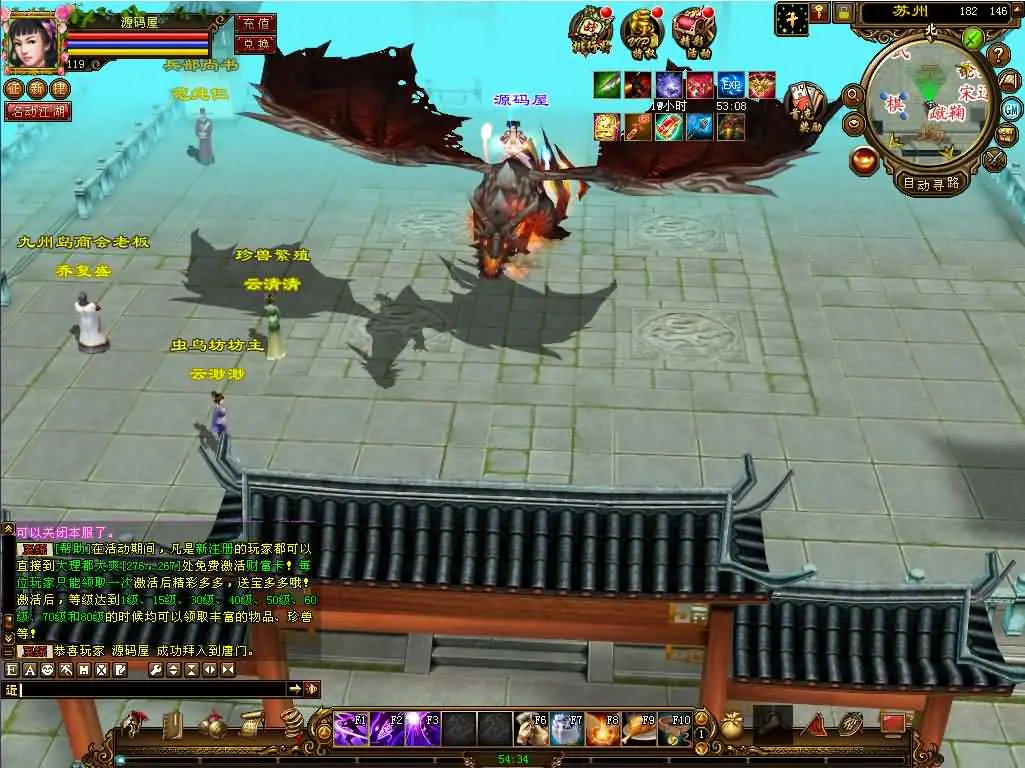
Task: Open the 名动江湖 panel button
Action: 38,111
